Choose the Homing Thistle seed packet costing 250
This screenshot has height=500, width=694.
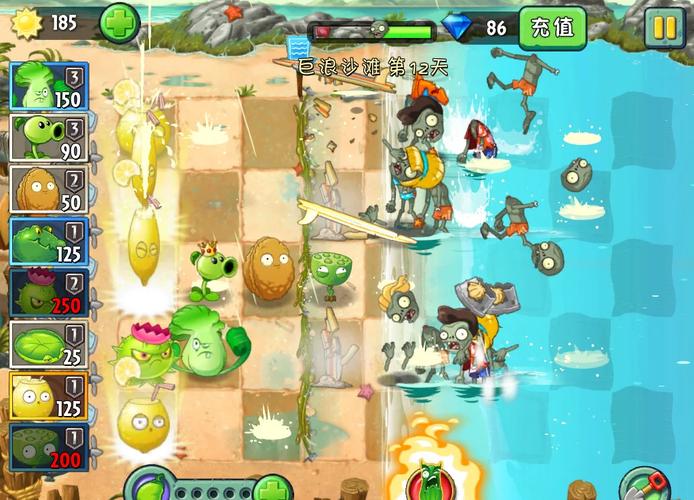click(x=50, y=293)
